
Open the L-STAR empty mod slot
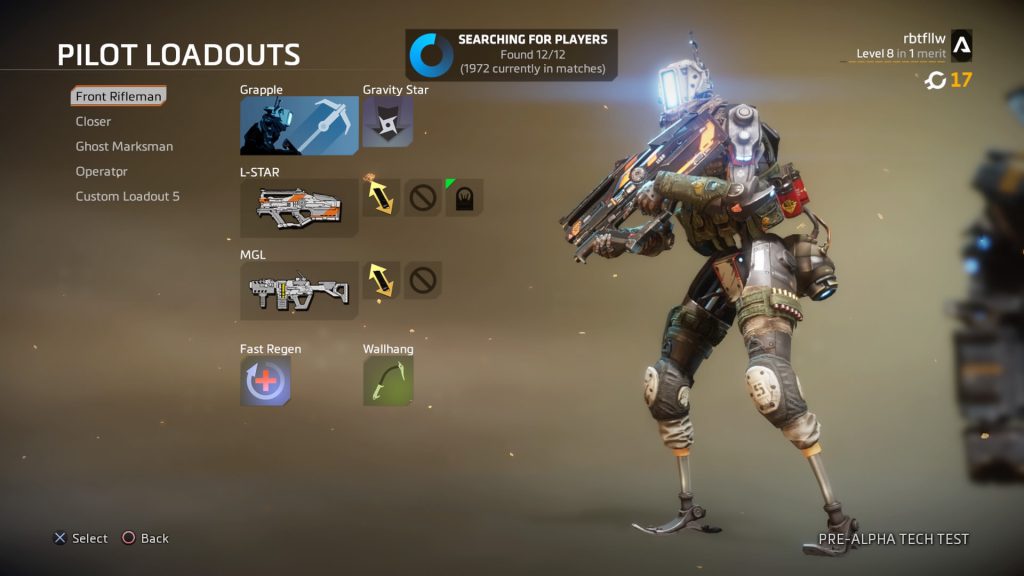pyautogui.click(x=422, y=197)
